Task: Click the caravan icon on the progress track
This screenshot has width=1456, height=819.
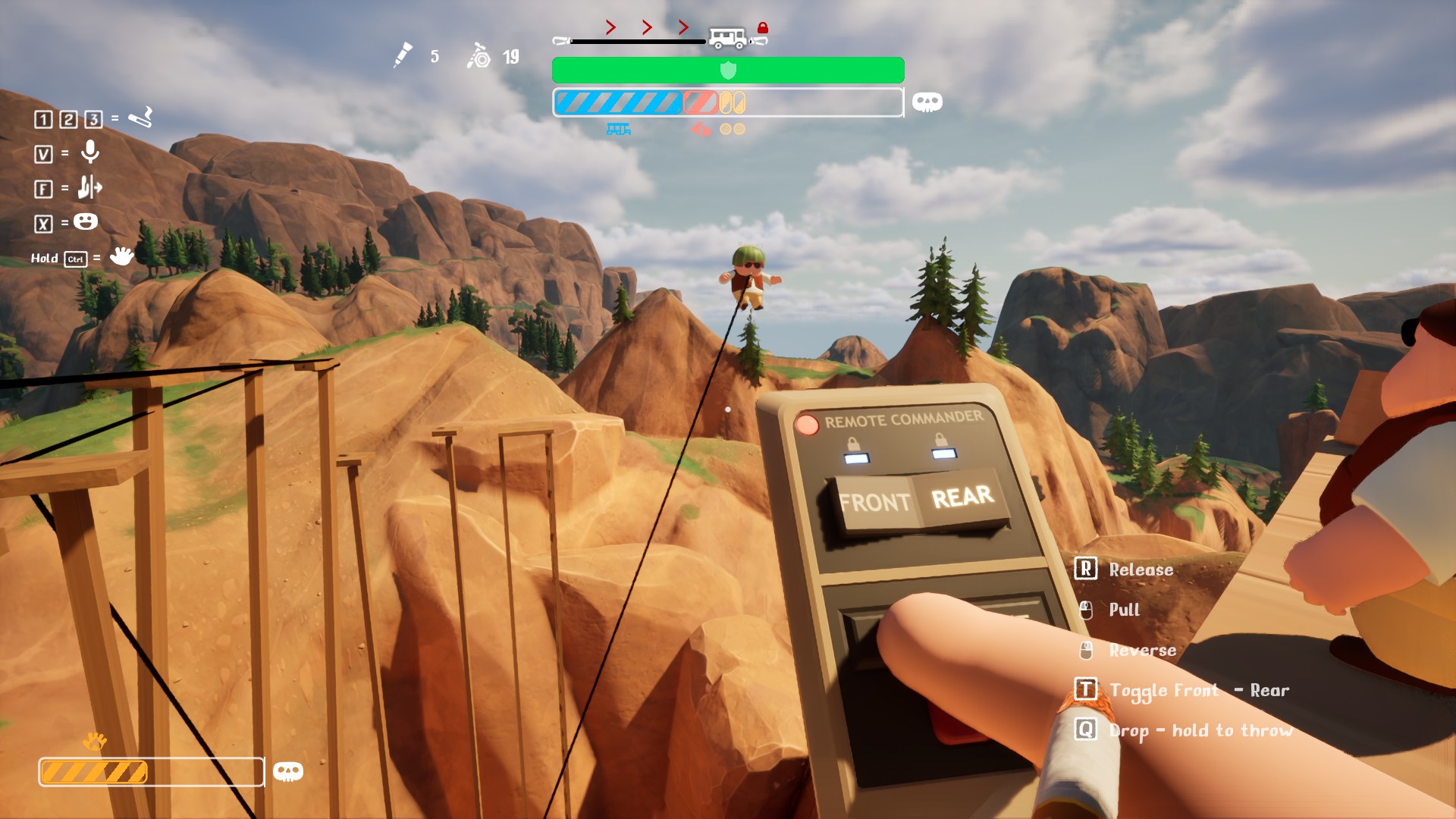Action: 727,37
